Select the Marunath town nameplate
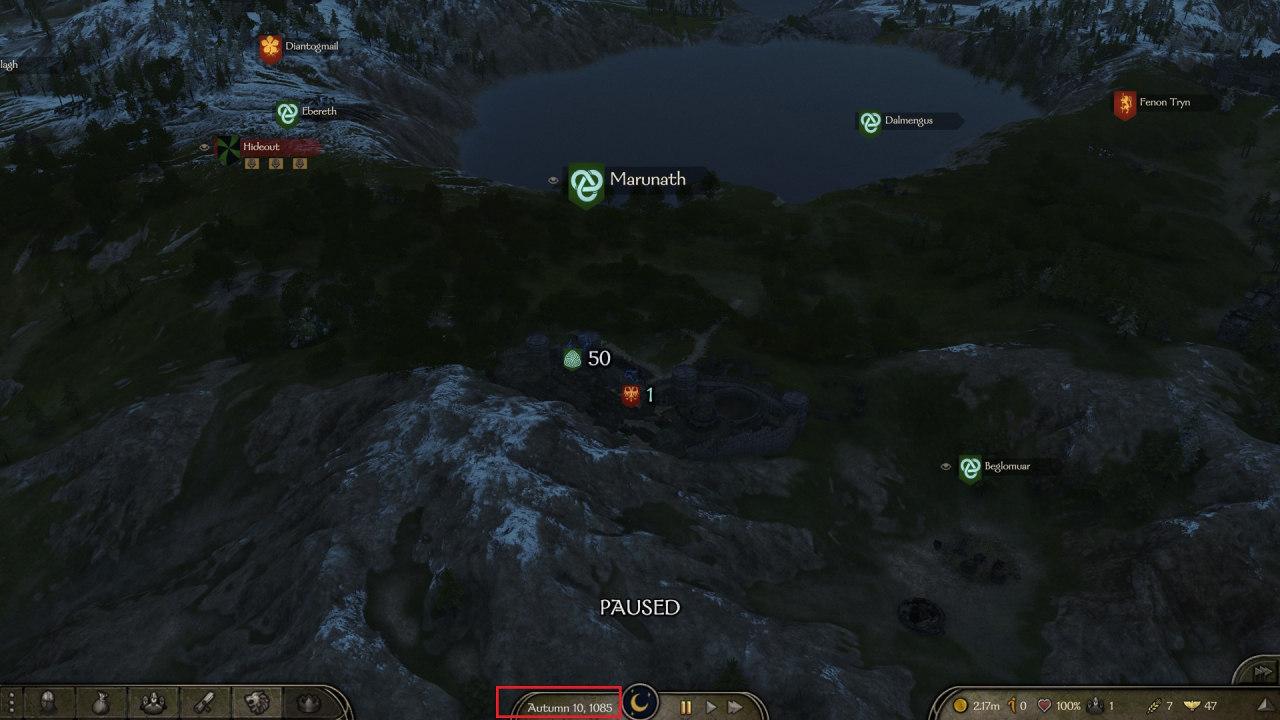The image size is (1280, 720). point(646,180)
